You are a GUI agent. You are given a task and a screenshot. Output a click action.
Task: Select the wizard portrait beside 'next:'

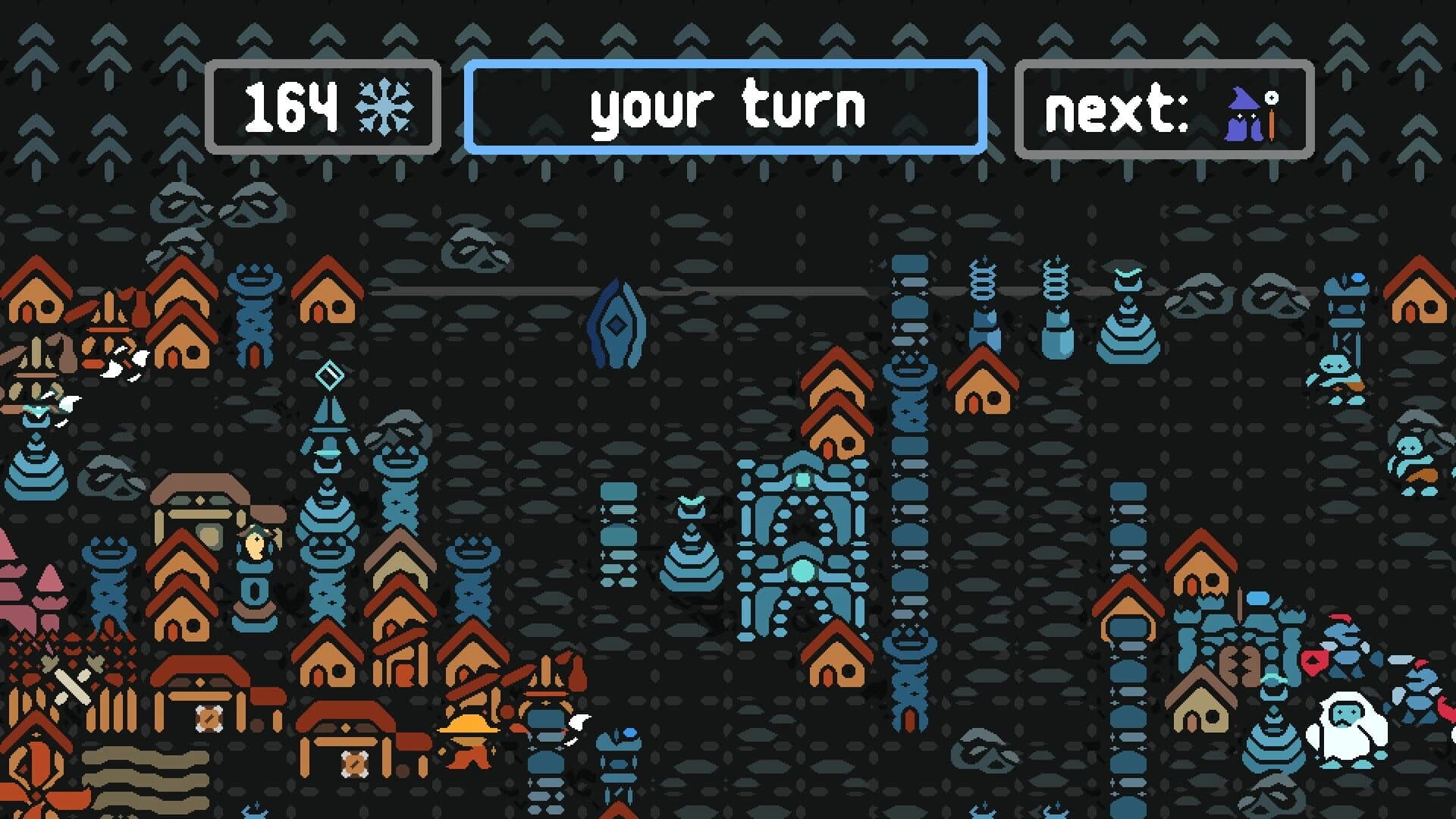point(1246,114)
